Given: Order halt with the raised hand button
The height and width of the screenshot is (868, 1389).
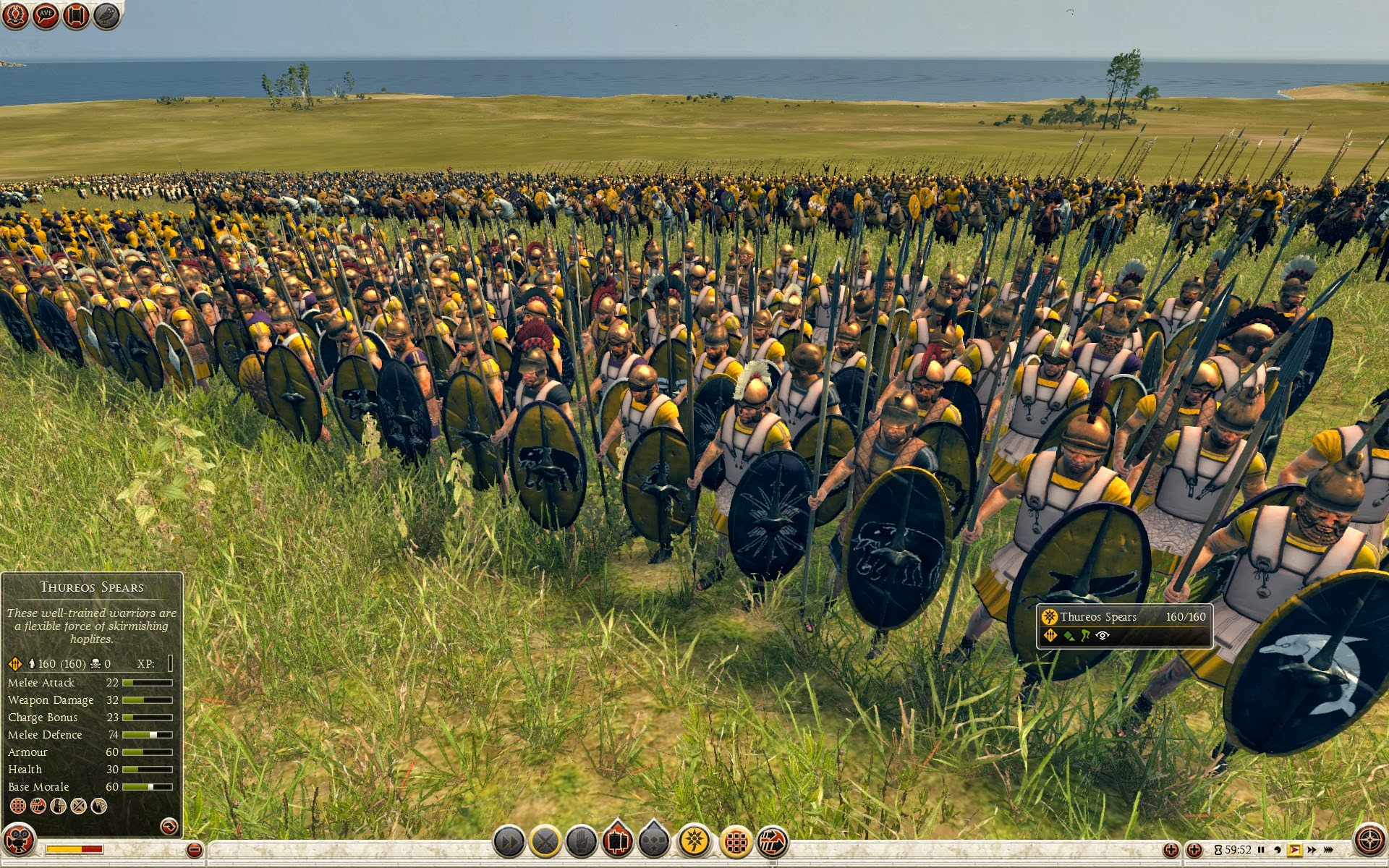Looking at the screenshot, I should 582,842.
